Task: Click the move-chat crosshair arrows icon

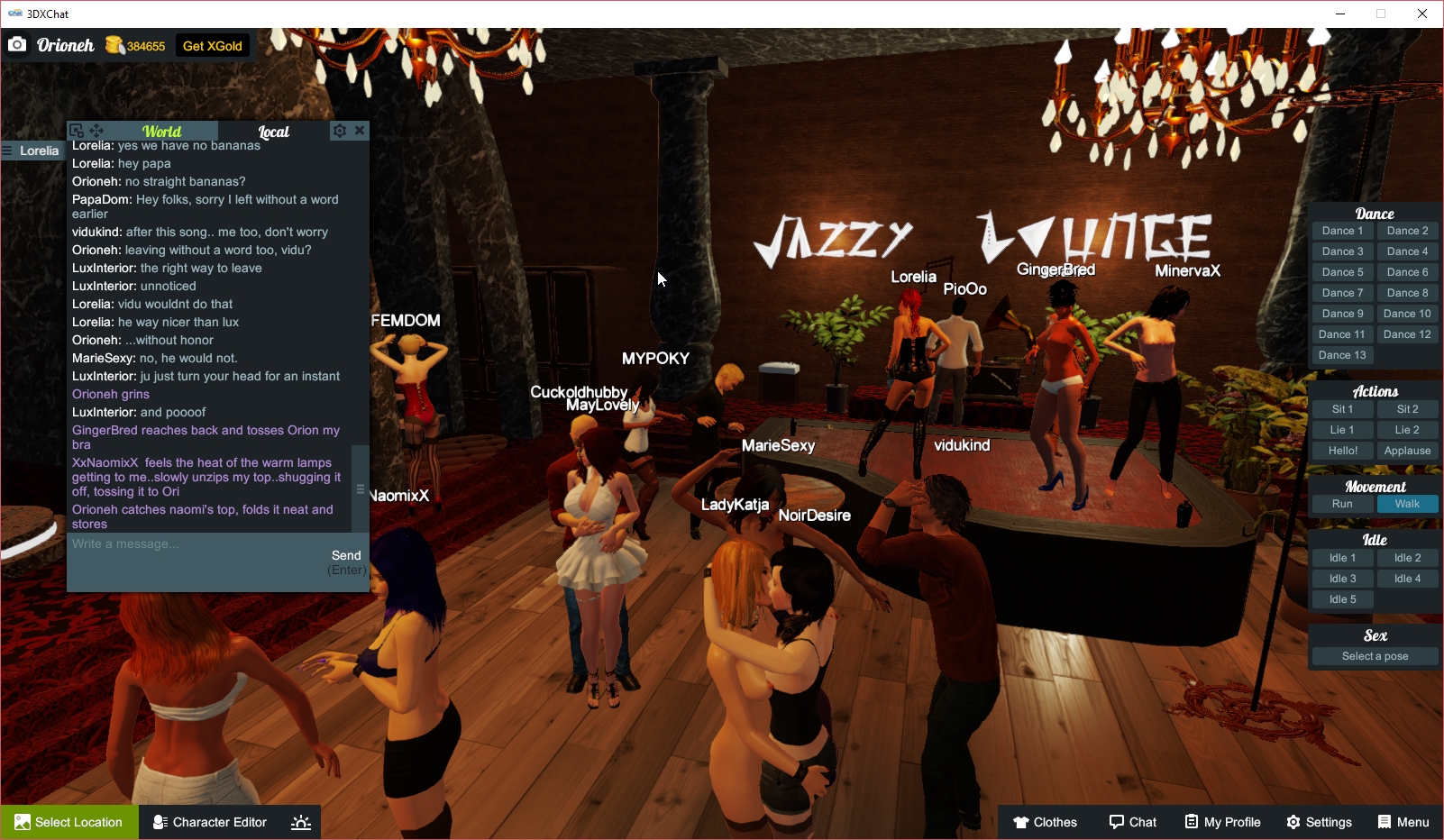Action: coord(96,130)
